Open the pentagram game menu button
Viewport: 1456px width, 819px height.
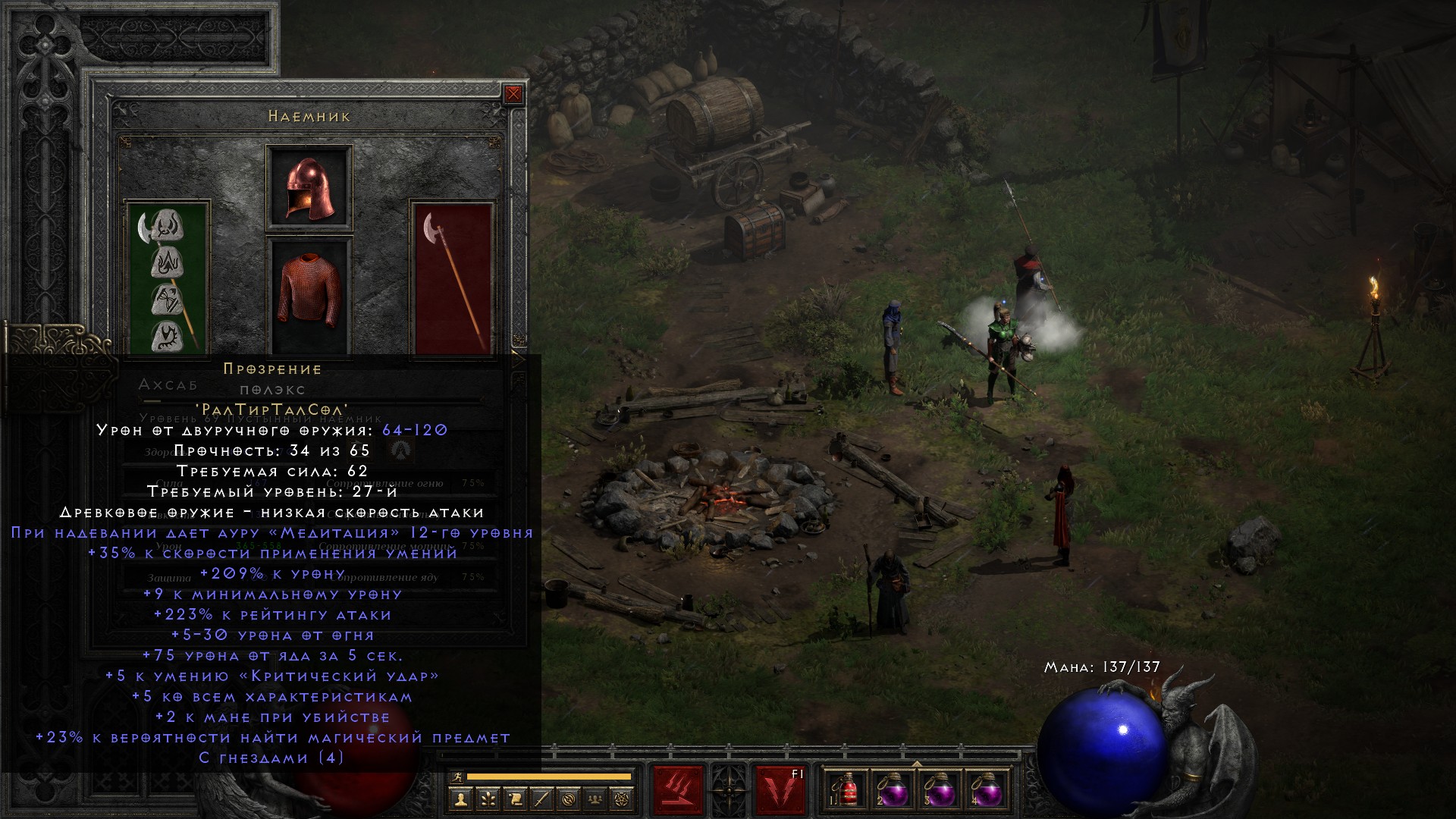coord(624,799)
